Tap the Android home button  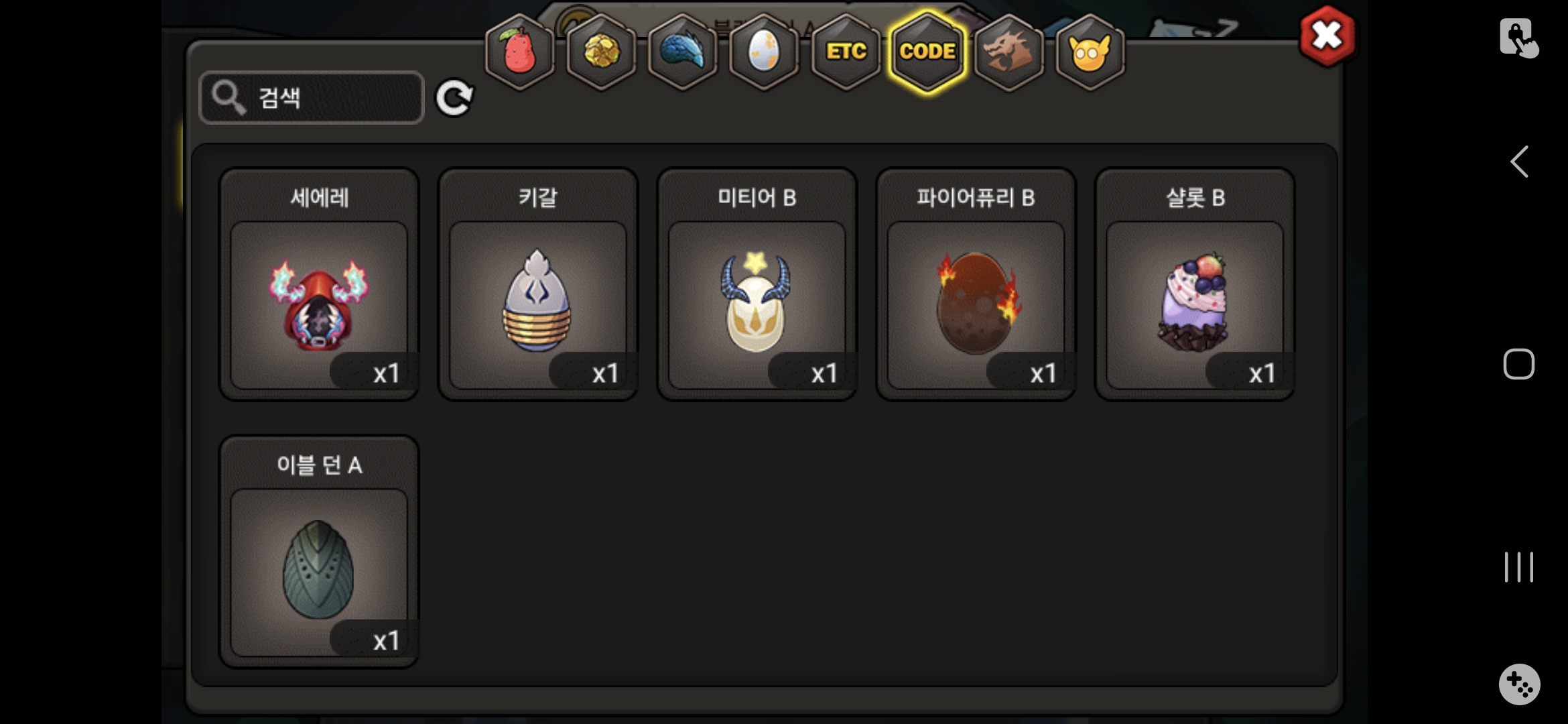(1518, 364)
